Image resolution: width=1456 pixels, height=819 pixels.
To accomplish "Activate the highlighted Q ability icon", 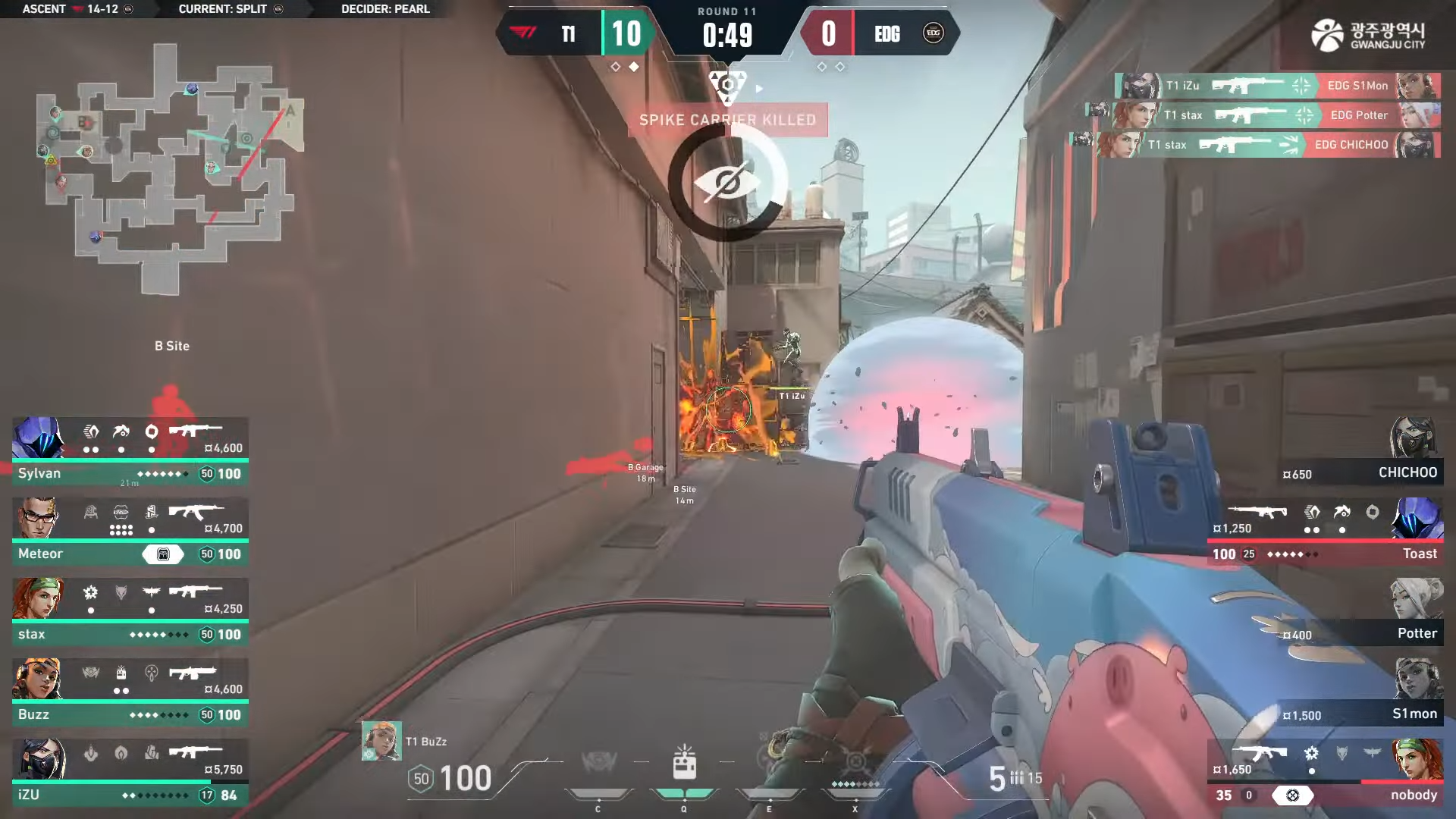I will pyautogui.click(x=684, y=764).
